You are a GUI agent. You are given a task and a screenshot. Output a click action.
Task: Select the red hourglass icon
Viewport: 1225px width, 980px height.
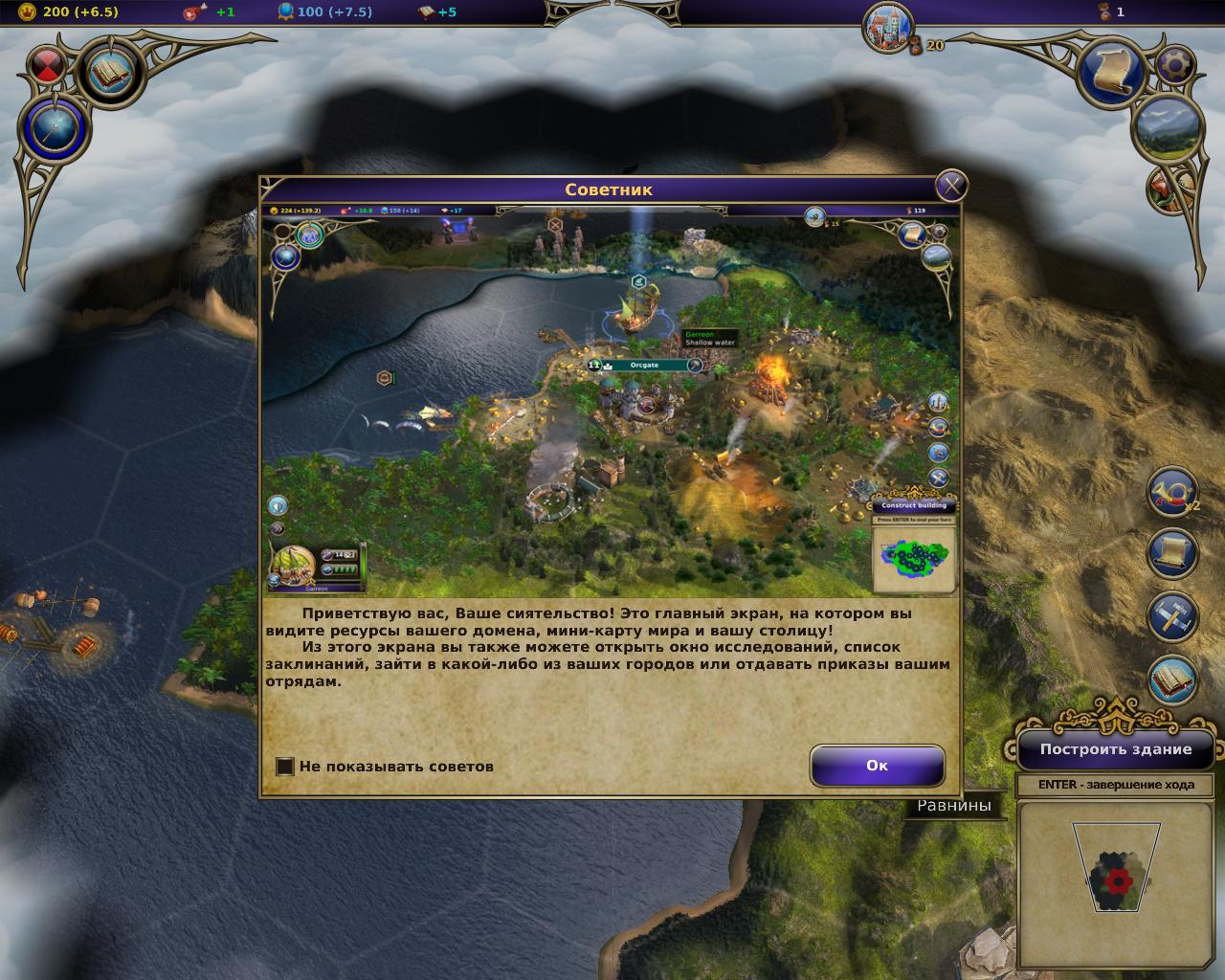coord(48,65)
